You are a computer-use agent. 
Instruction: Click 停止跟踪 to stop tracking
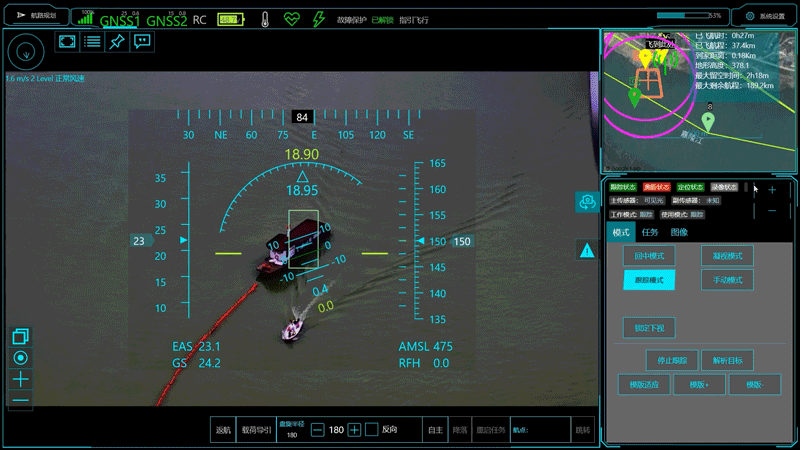pos(672,360)
